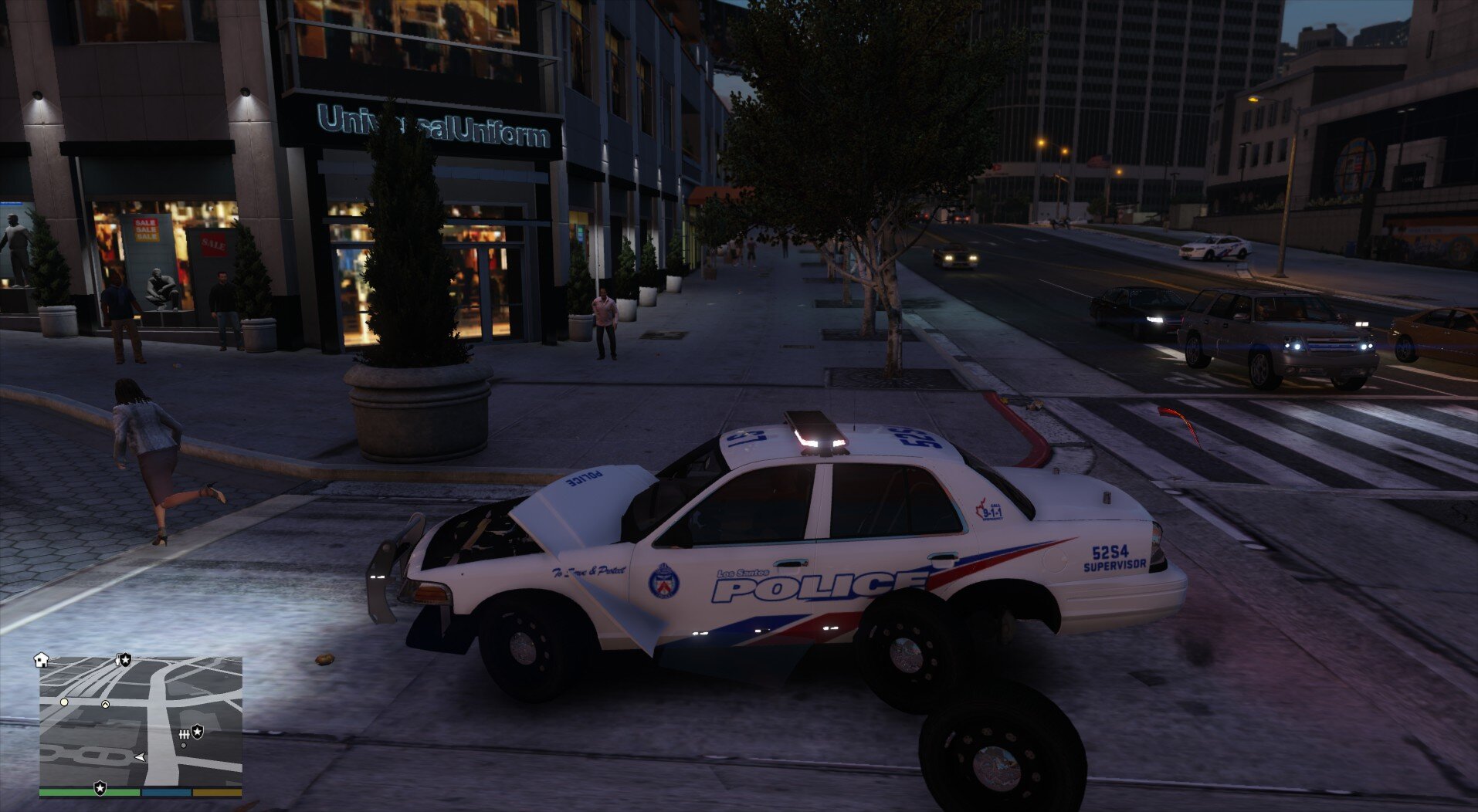This screenshot has height=812, width=1478.
Task: Click the small gray dot blip
Action: (183, 745)
